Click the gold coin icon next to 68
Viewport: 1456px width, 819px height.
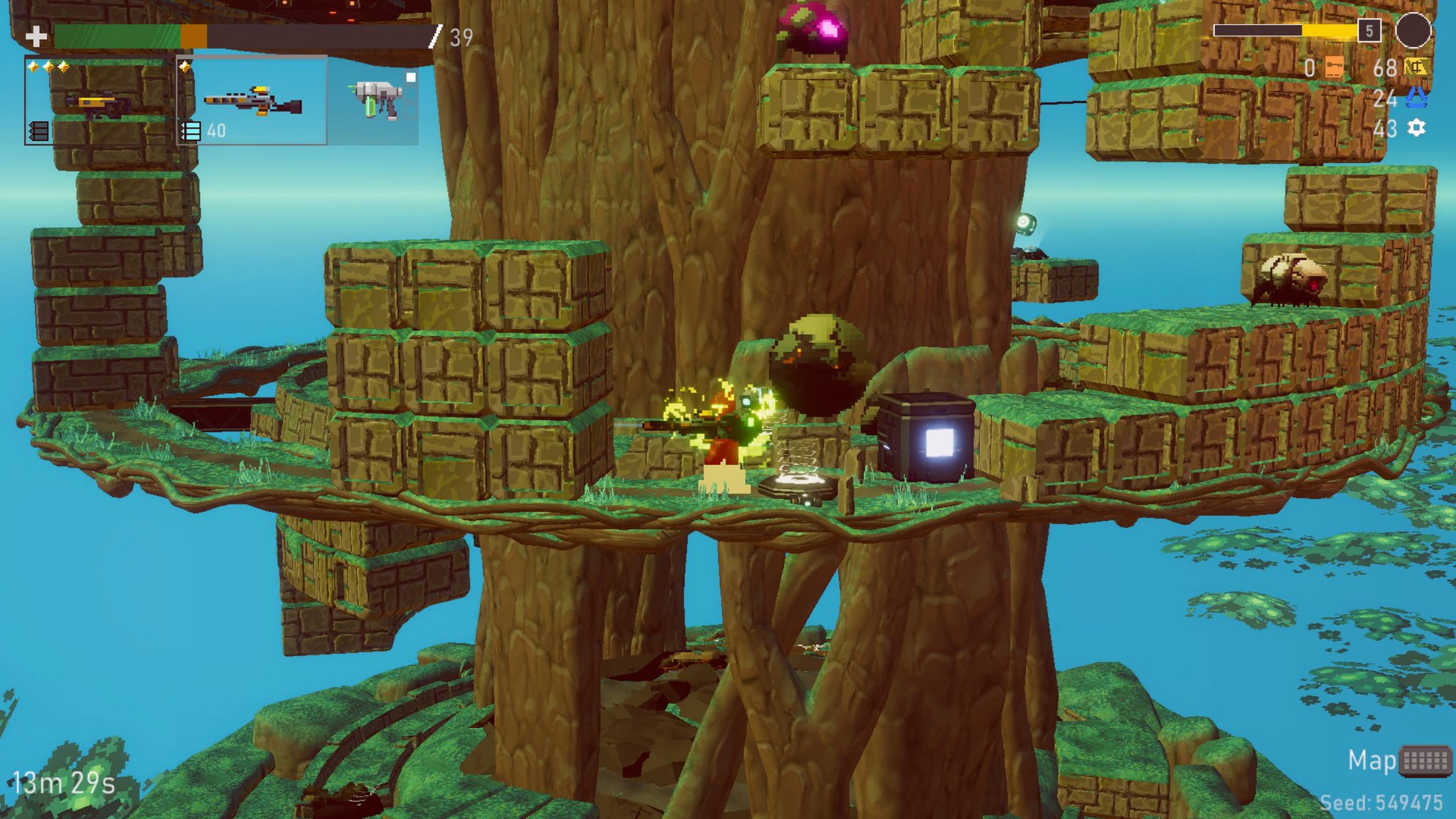click(1415, 66)
